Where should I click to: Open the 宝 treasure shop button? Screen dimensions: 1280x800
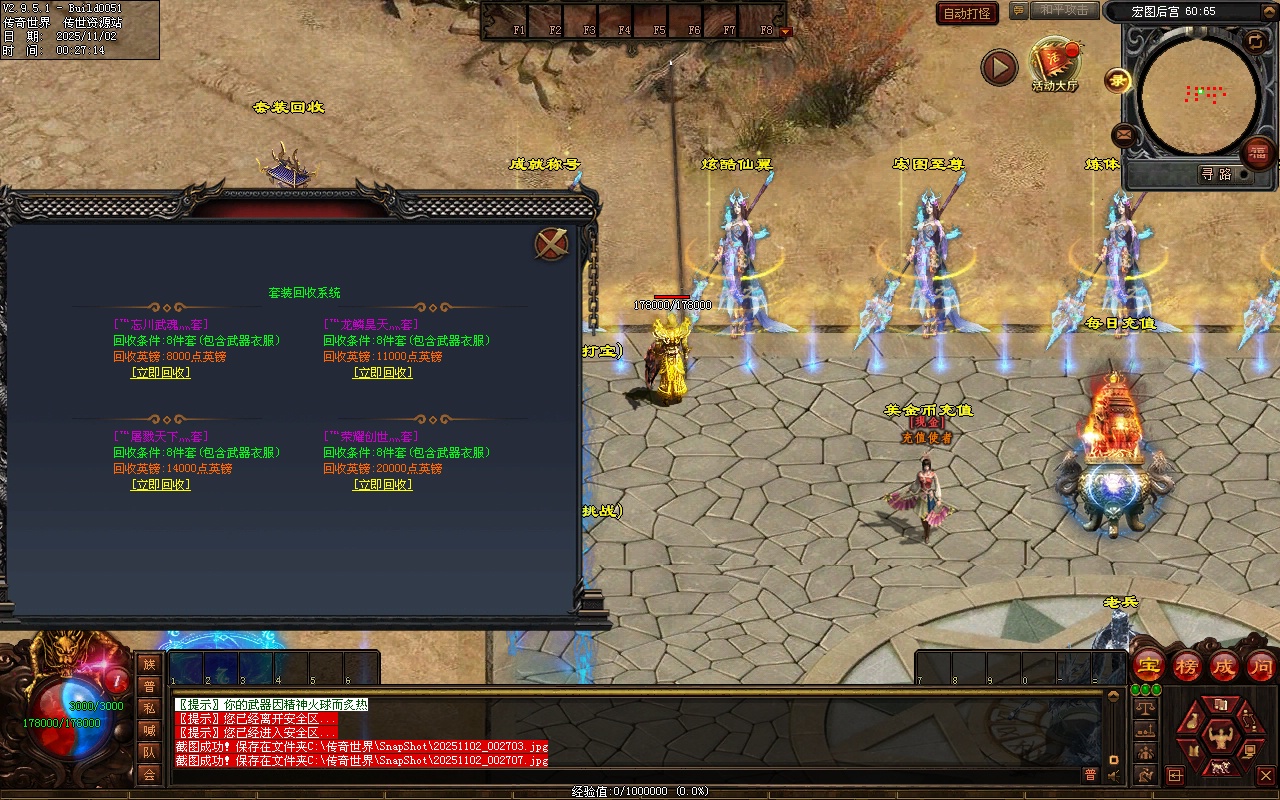pyautogui.click(x=1149, y=667)
